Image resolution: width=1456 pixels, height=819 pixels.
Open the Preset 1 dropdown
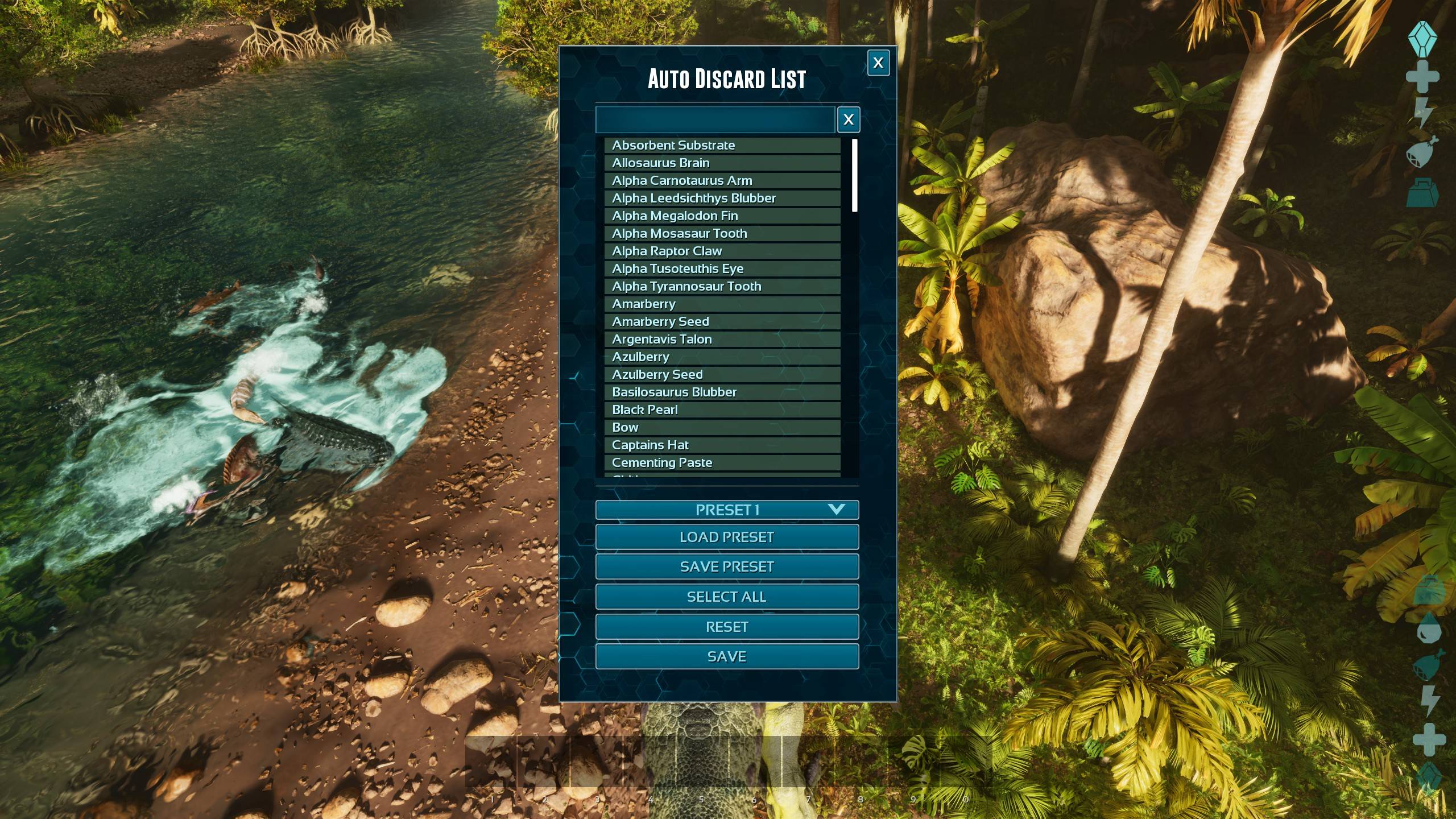727,510
